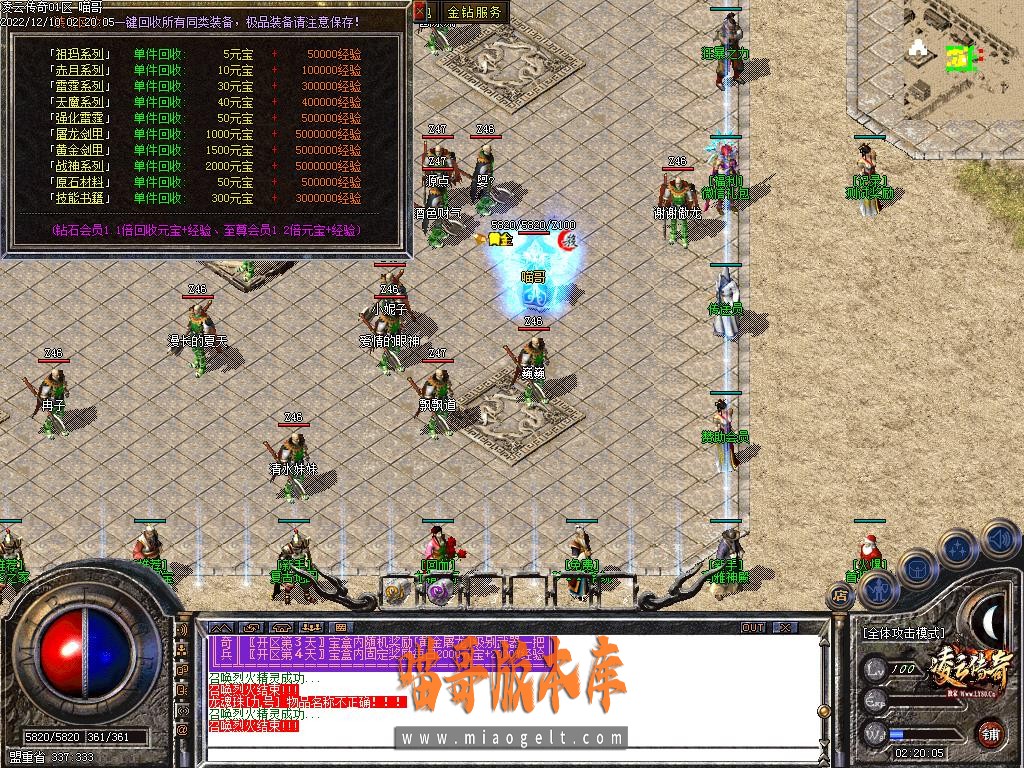The height and width of the screenshot is (768, 1024).
Task: Toggle the @ chat channel button
Action: (182, 731)
